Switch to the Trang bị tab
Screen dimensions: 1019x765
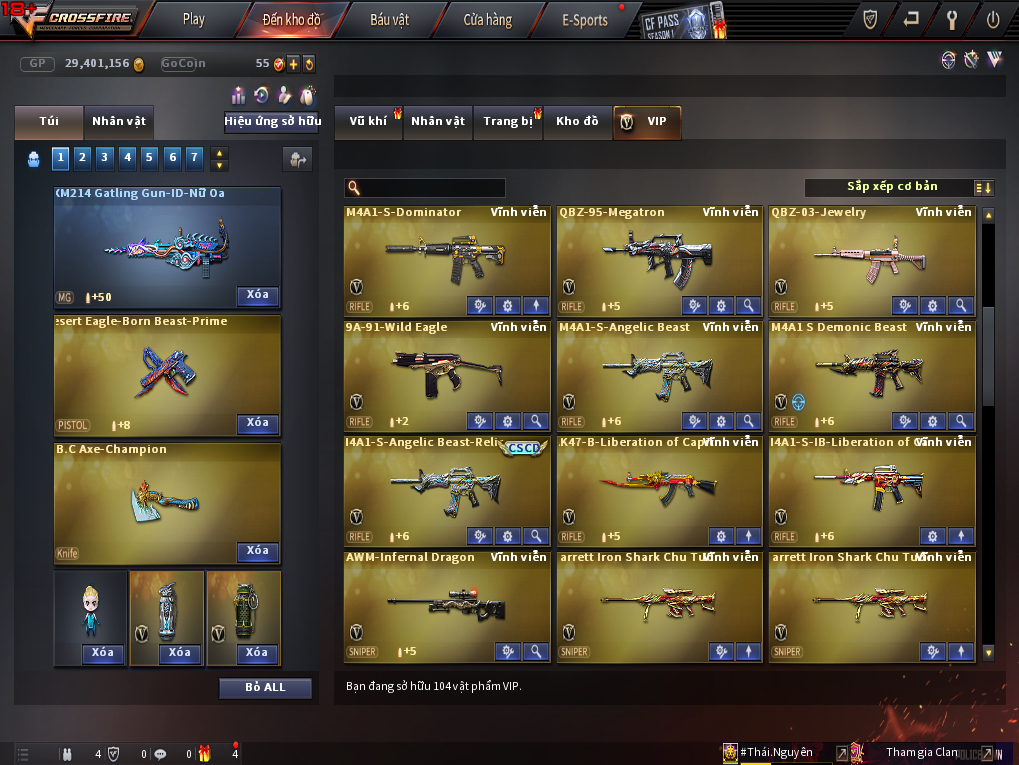(x=508, y=122)
